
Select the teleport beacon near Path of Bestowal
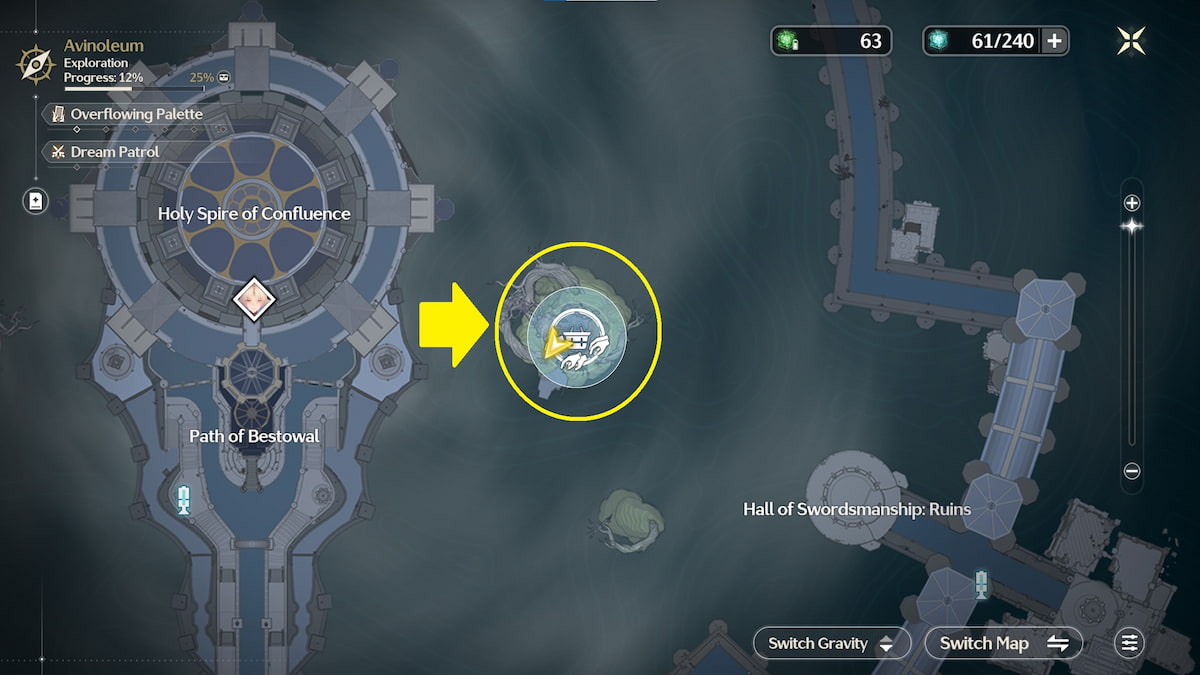[x=183, y=498]
